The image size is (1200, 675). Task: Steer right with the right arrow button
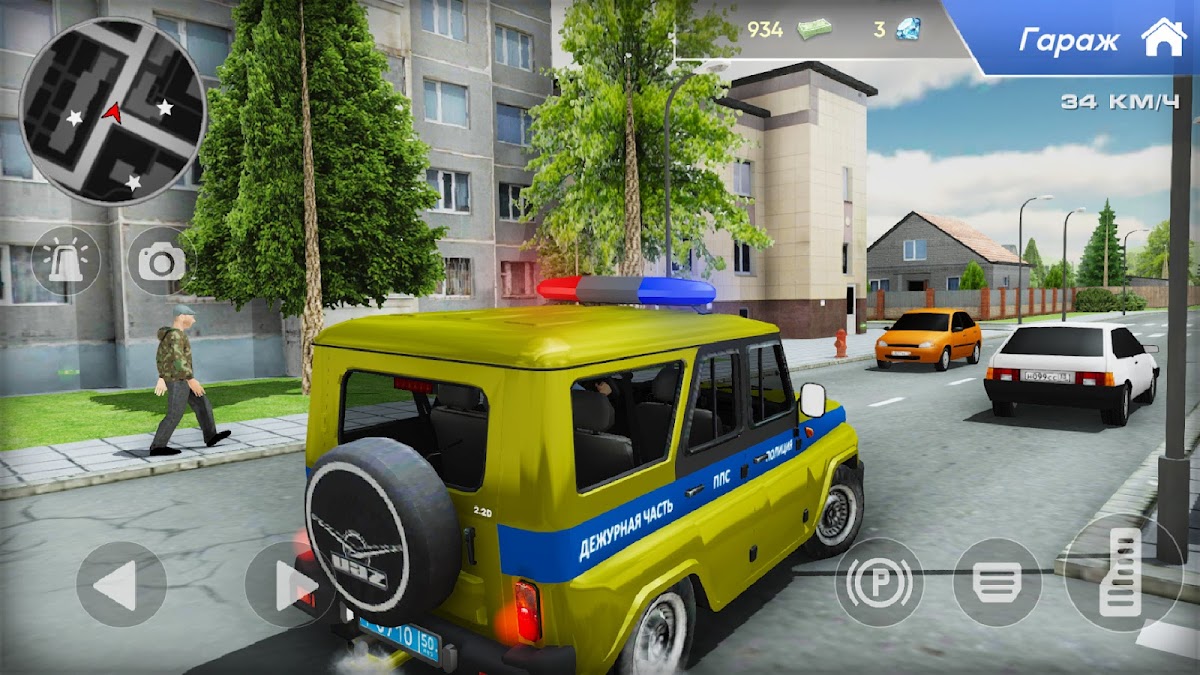[x=283, y=584]
